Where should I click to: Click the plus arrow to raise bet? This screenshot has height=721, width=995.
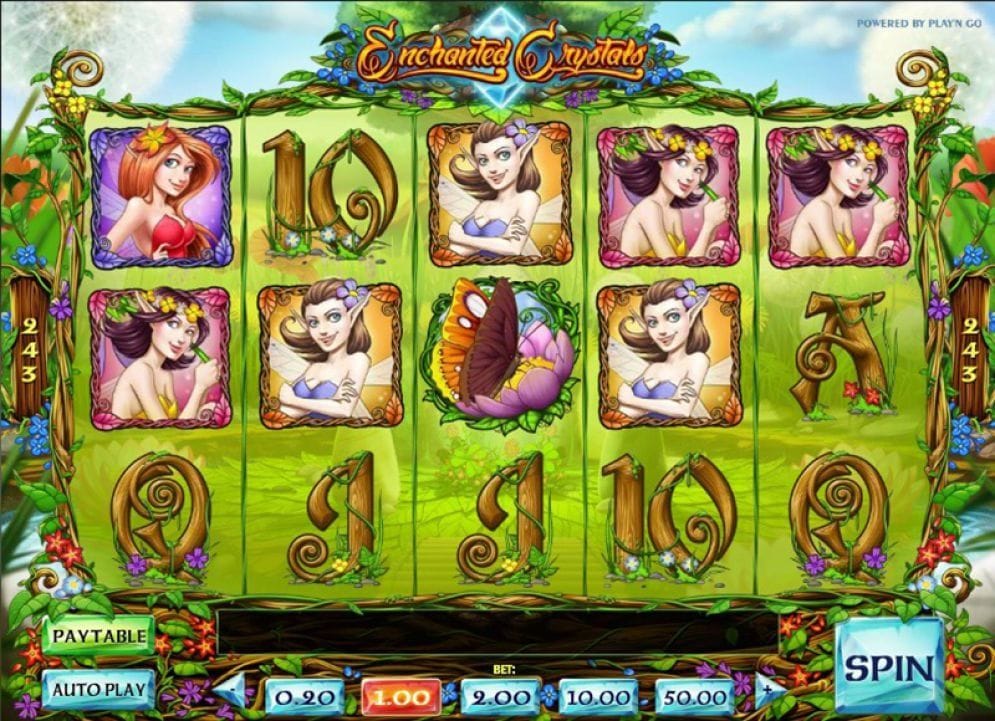tap(765, 690)
